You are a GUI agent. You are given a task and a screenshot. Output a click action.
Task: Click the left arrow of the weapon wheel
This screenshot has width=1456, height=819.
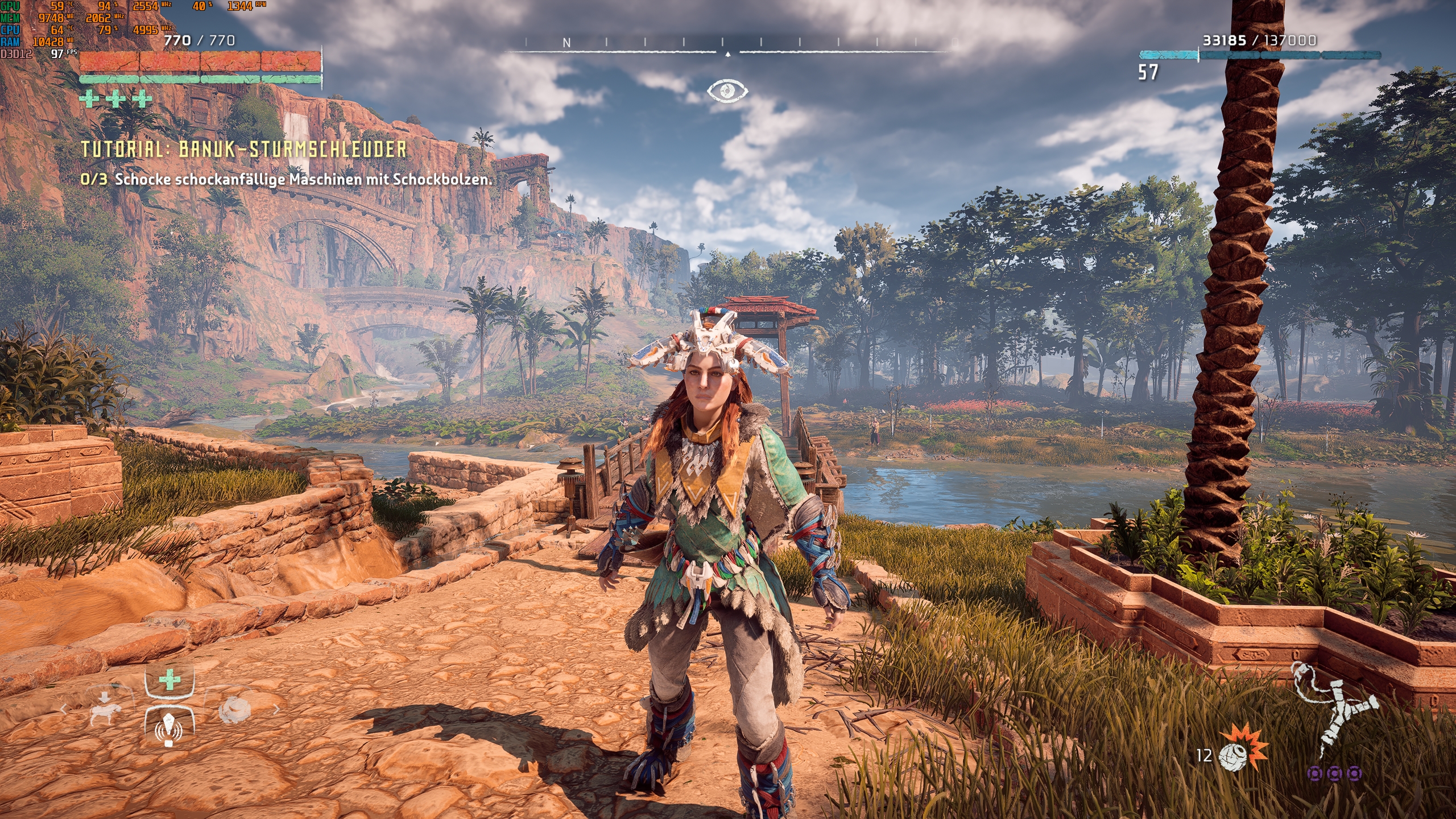[64, 710]
